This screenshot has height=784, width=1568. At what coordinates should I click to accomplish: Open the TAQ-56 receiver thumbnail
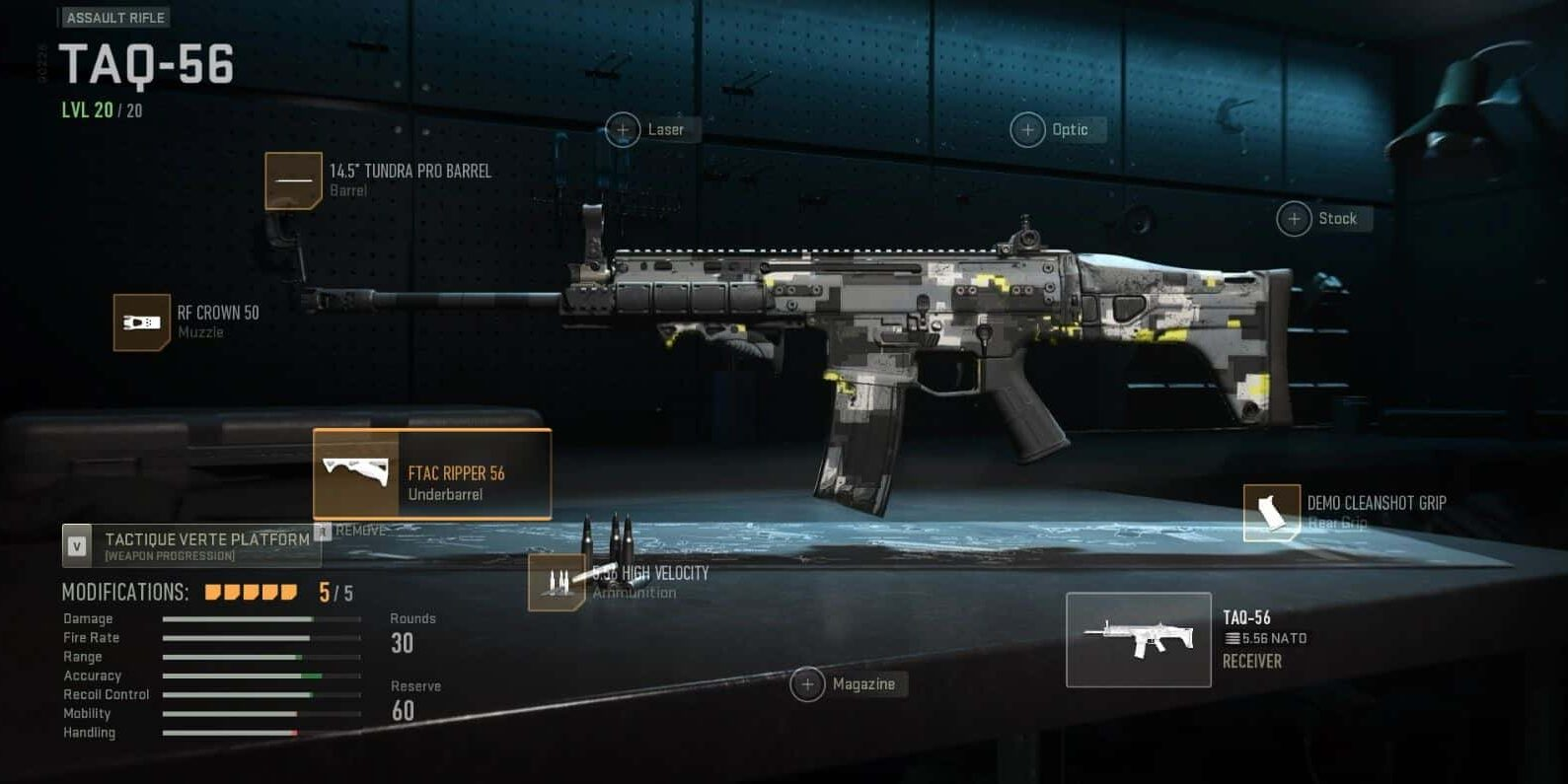pos(1139,639)
